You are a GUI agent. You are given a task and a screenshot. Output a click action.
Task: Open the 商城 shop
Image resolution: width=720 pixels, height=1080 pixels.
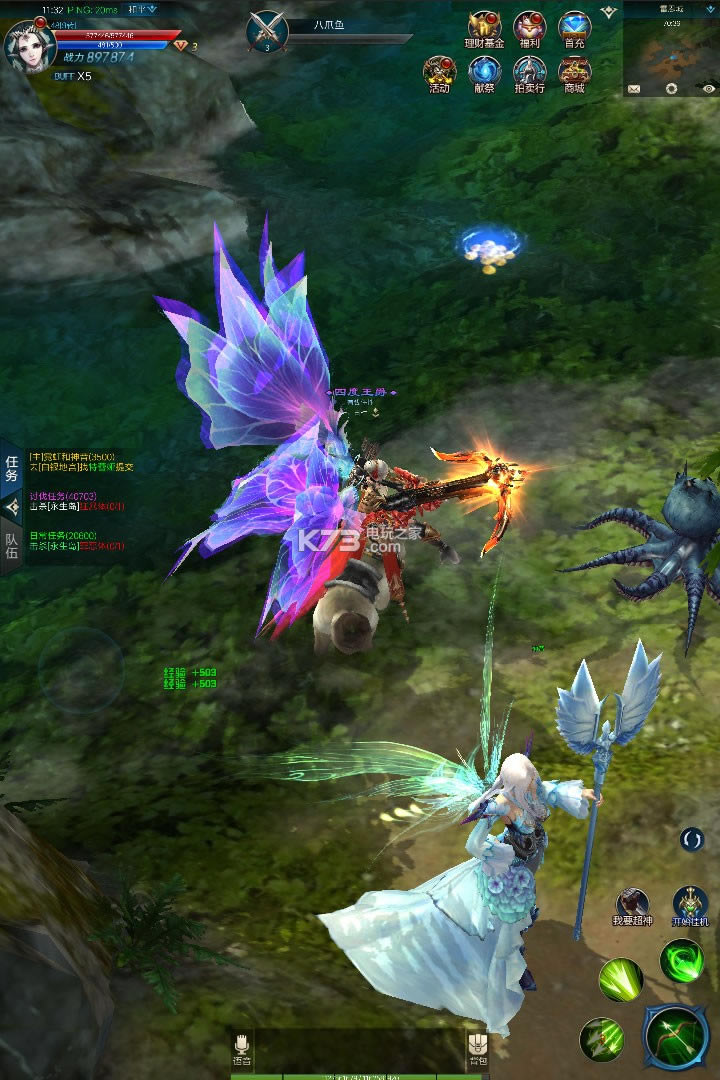[575, 74]
